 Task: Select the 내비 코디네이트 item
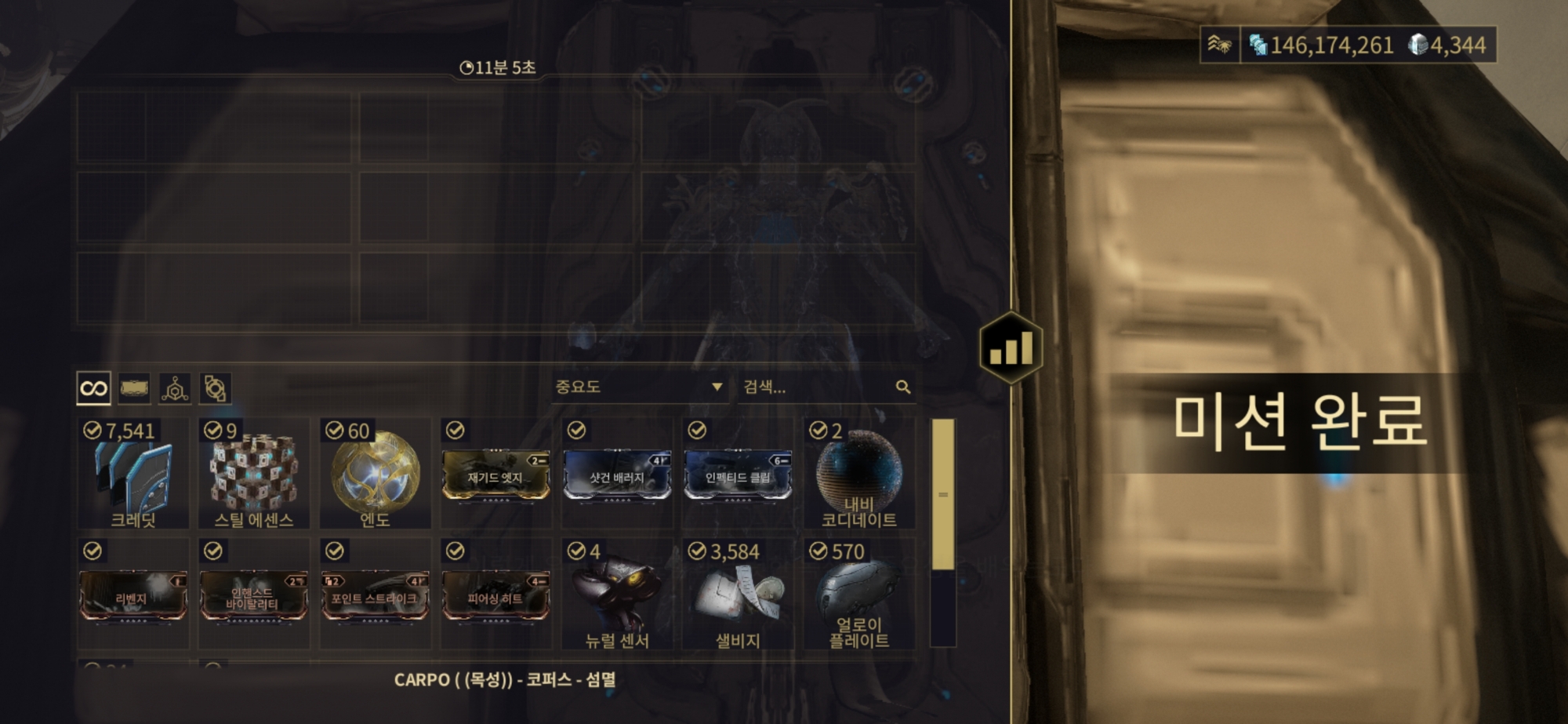click(x=859, y=474)
